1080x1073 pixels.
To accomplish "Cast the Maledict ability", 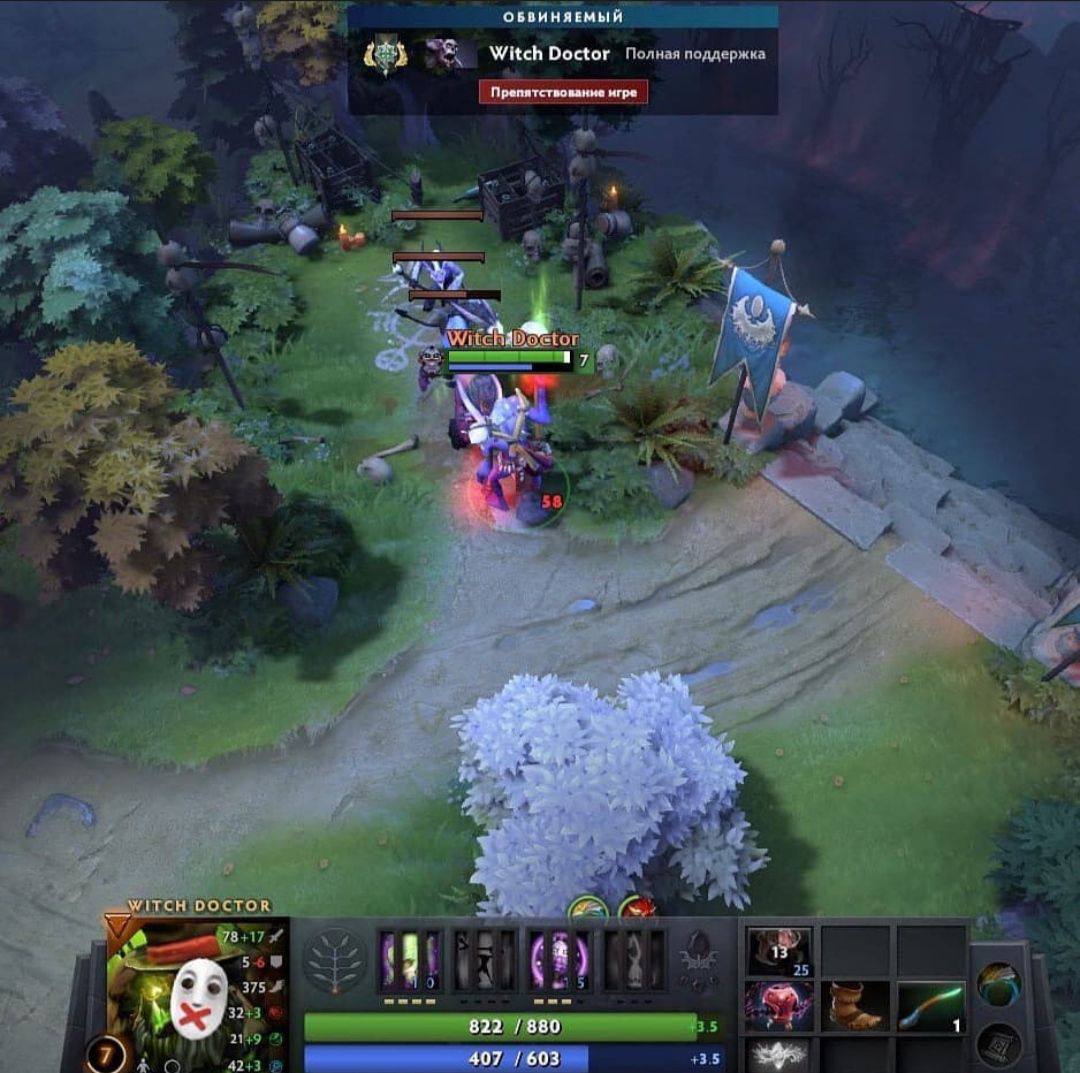I will click(x=559, y=961).
